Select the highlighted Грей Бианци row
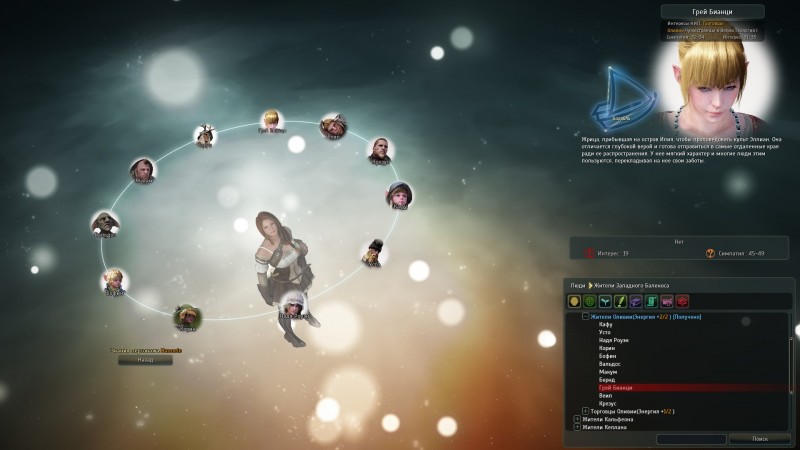Image resolution: width=800 pixels, height=450 pixels. (x=615, y=387)
